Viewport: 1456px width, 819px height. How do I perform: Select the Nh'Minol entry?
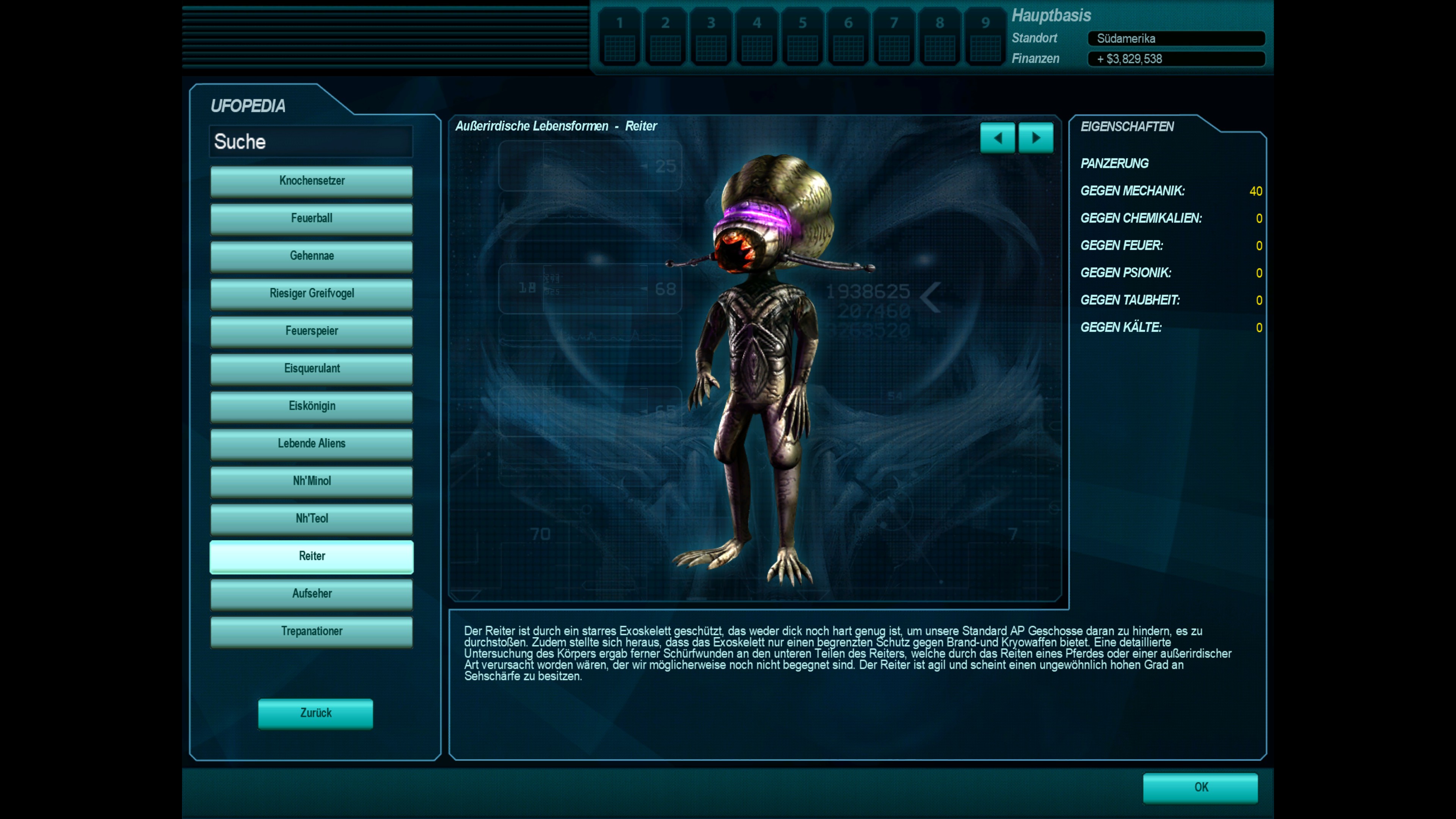pyautogui.click(x=311, y=481)
